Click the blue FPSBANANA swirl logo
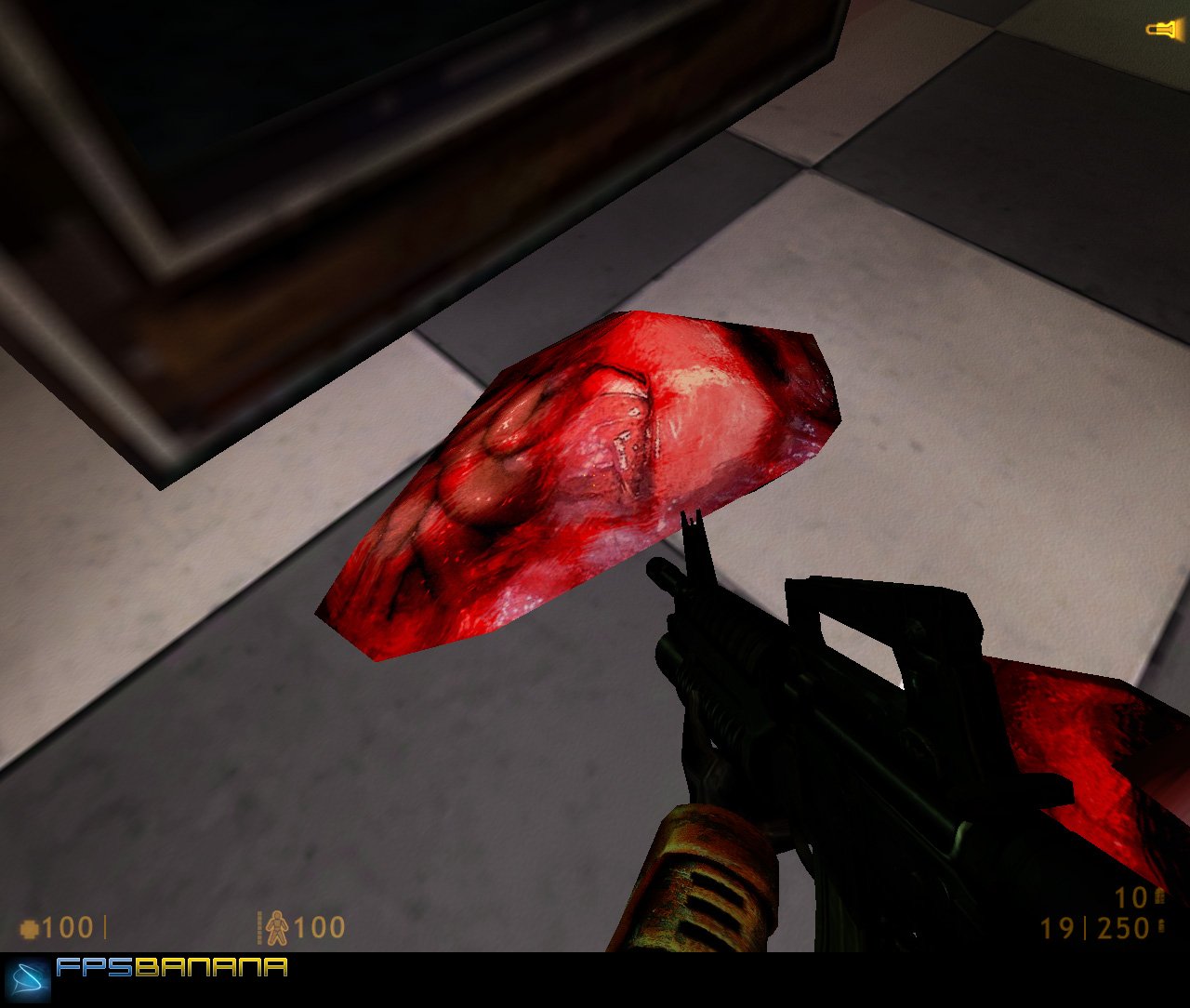This screenshot has width=1190, height=1008. coord(28,978)
